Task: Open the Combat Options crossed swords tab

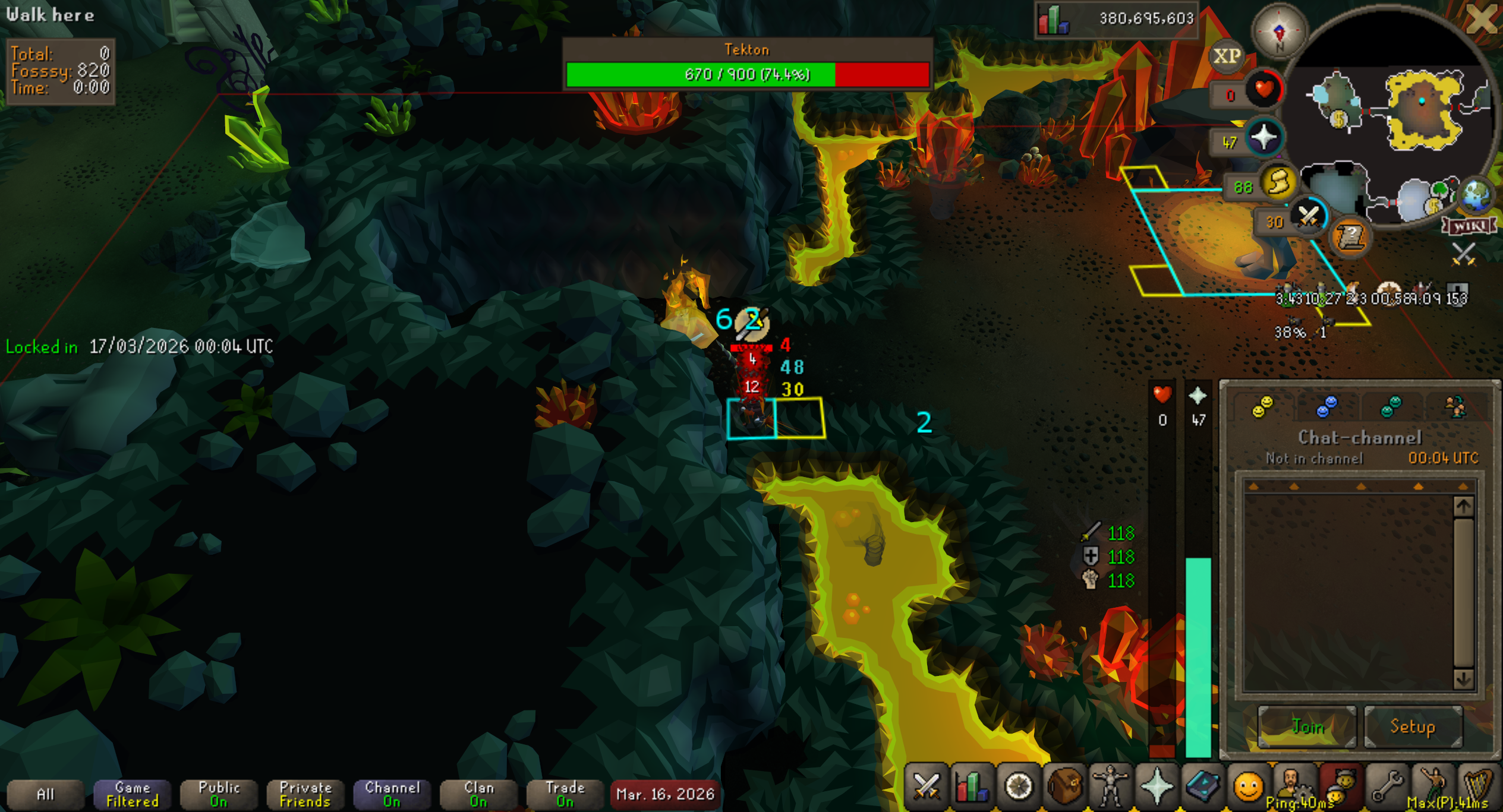Action: point(926,787)
